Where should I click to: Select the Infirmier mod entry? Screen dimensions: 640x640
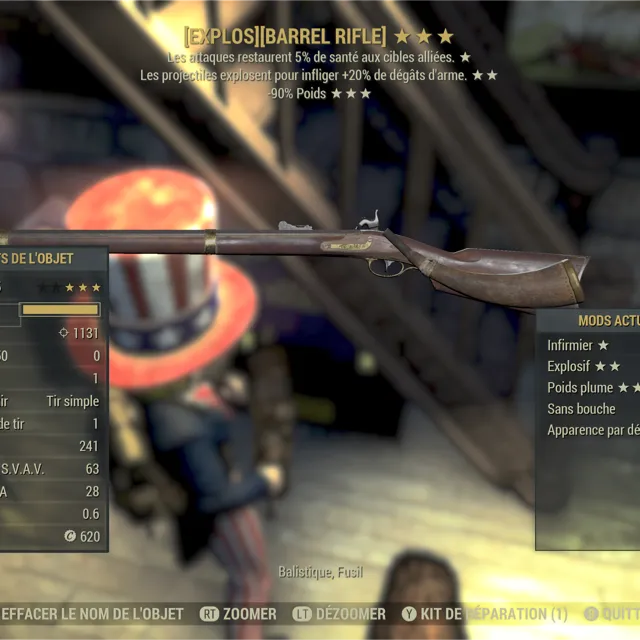(578, 345)
